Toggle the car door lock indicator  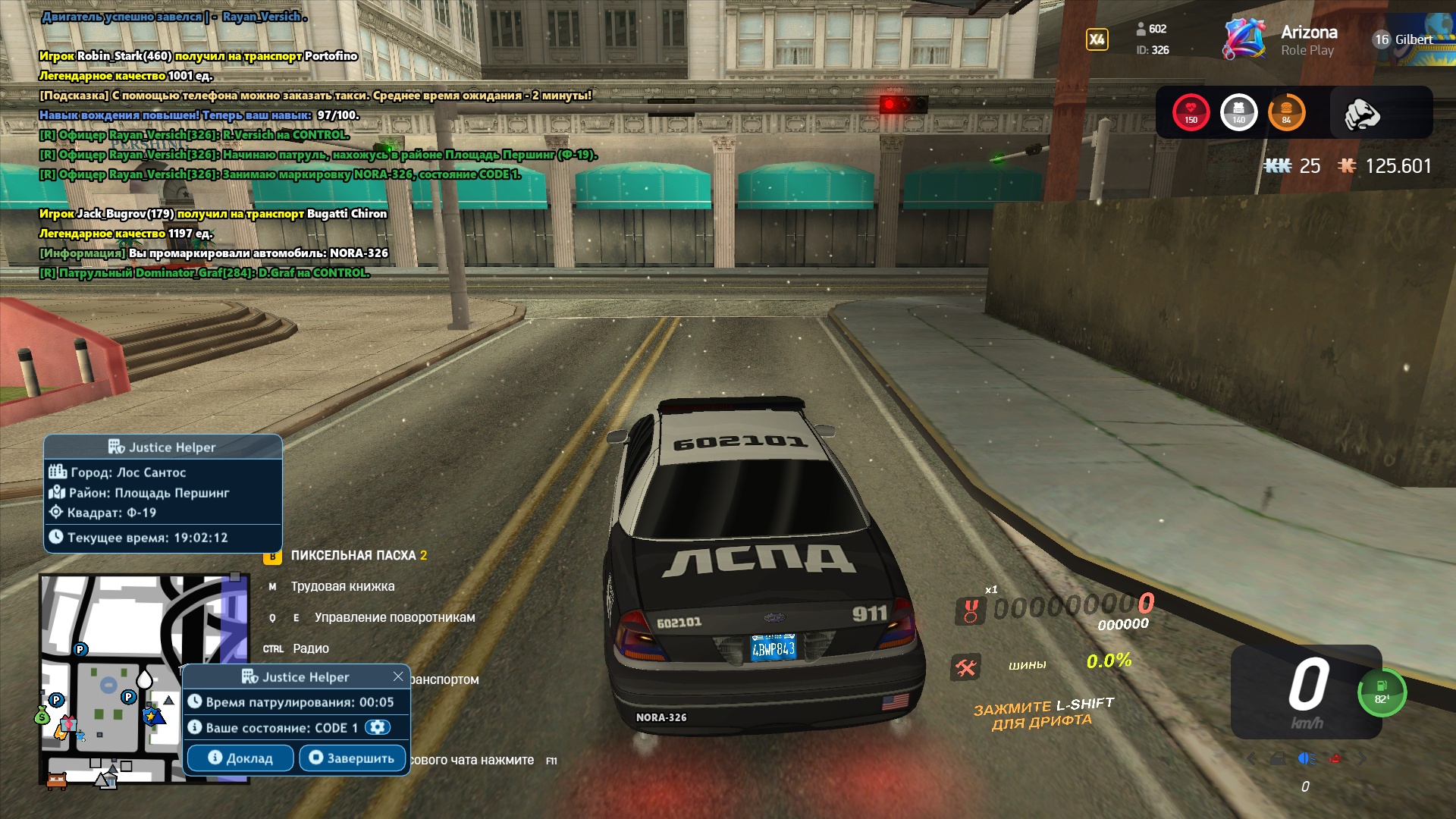tap(1278, 758)
